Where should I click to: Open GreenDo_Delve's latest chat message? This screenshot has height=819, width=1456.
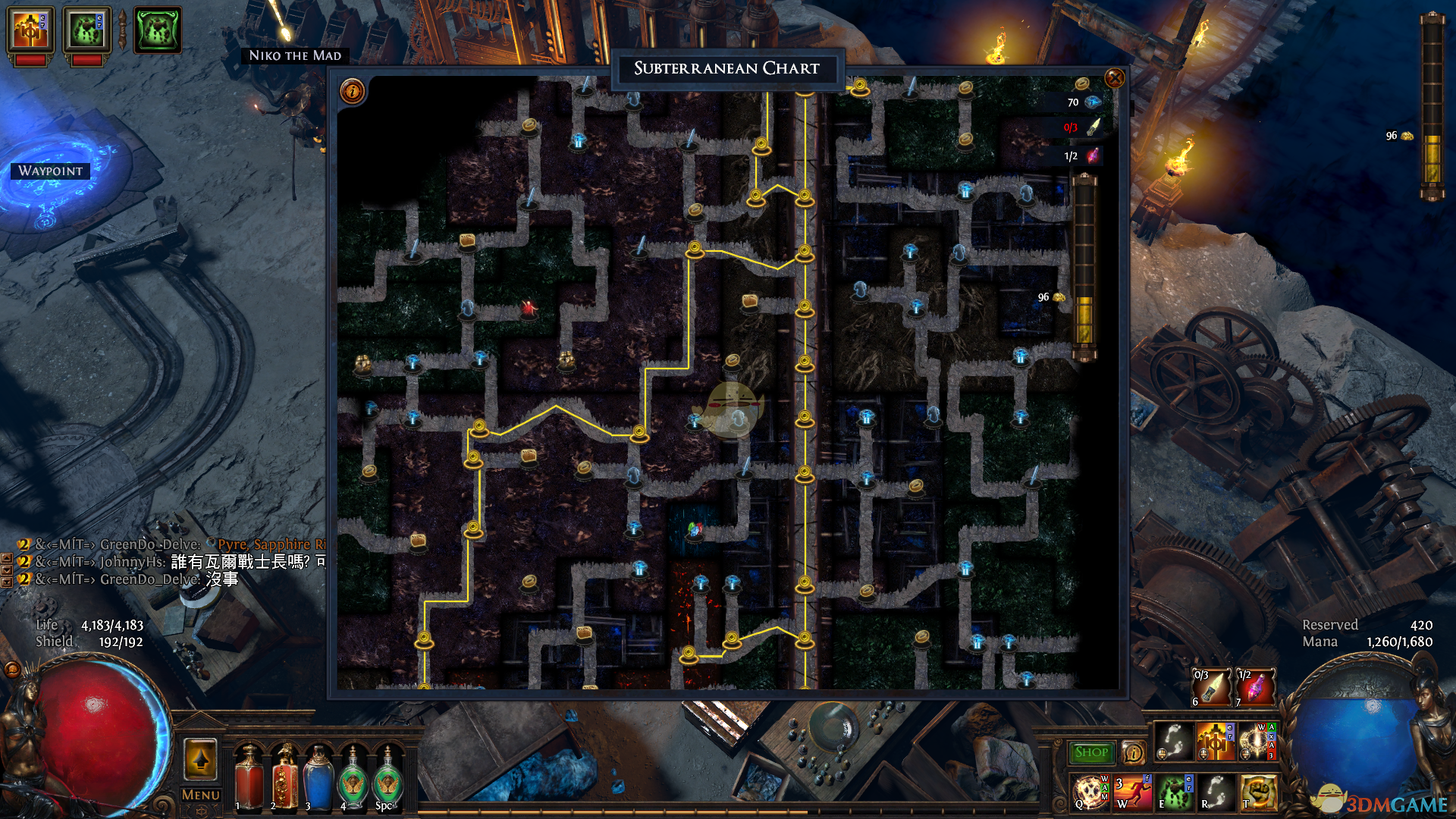[151, 579]
